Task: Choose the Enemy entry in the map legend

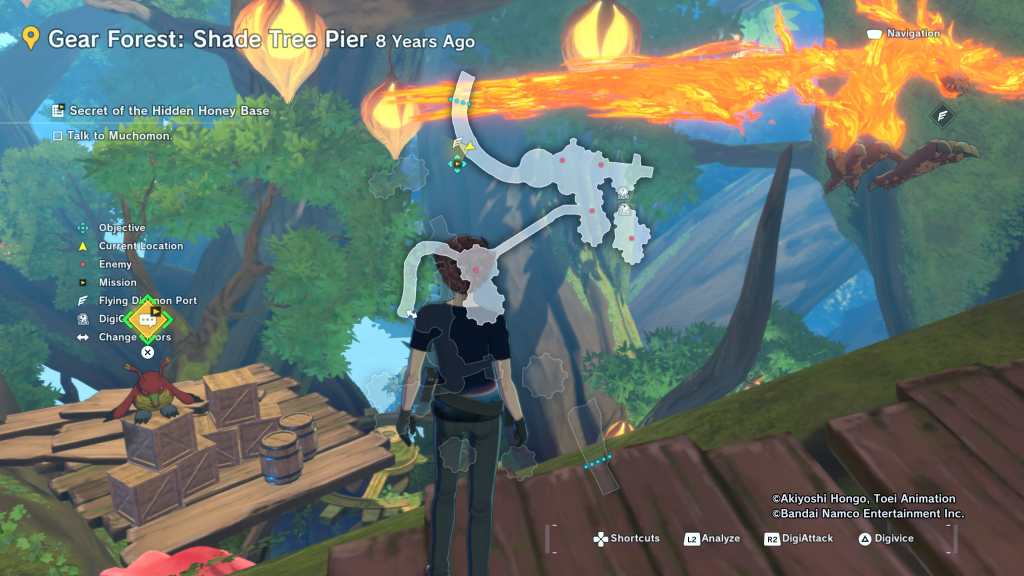Action: (x=115, y=265)
